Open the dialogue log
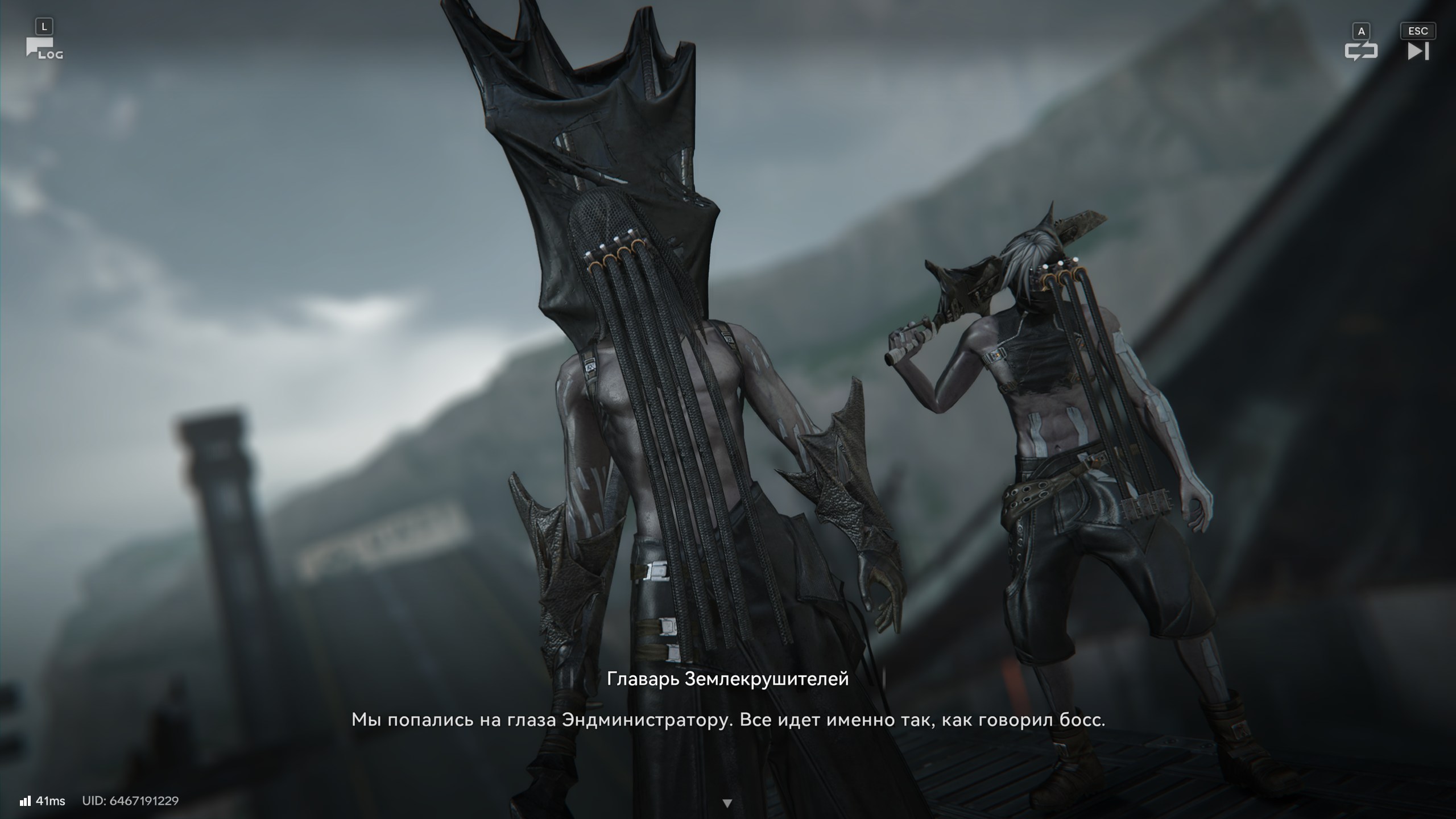 click(43, 49)
